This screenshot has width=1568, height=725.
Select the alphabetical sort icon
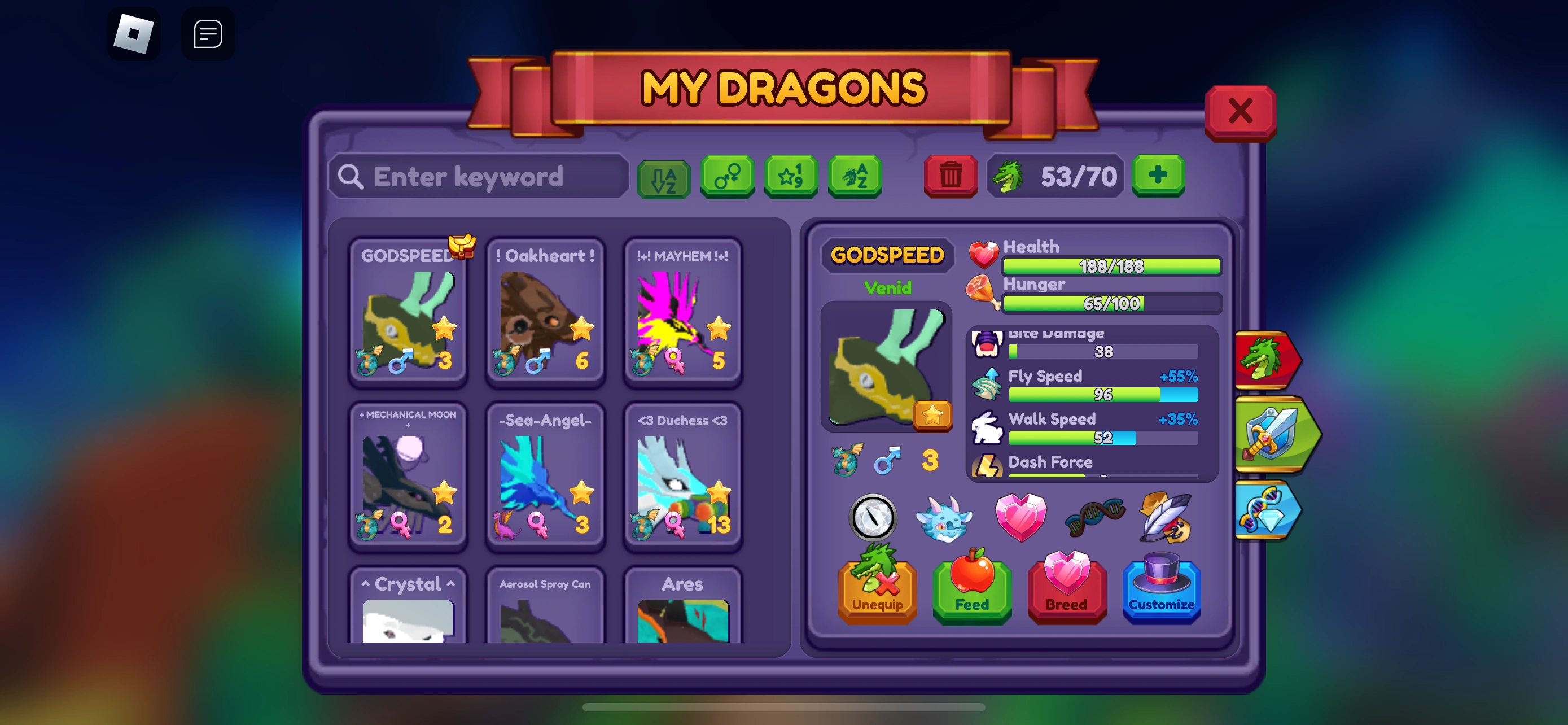(663, 177)
